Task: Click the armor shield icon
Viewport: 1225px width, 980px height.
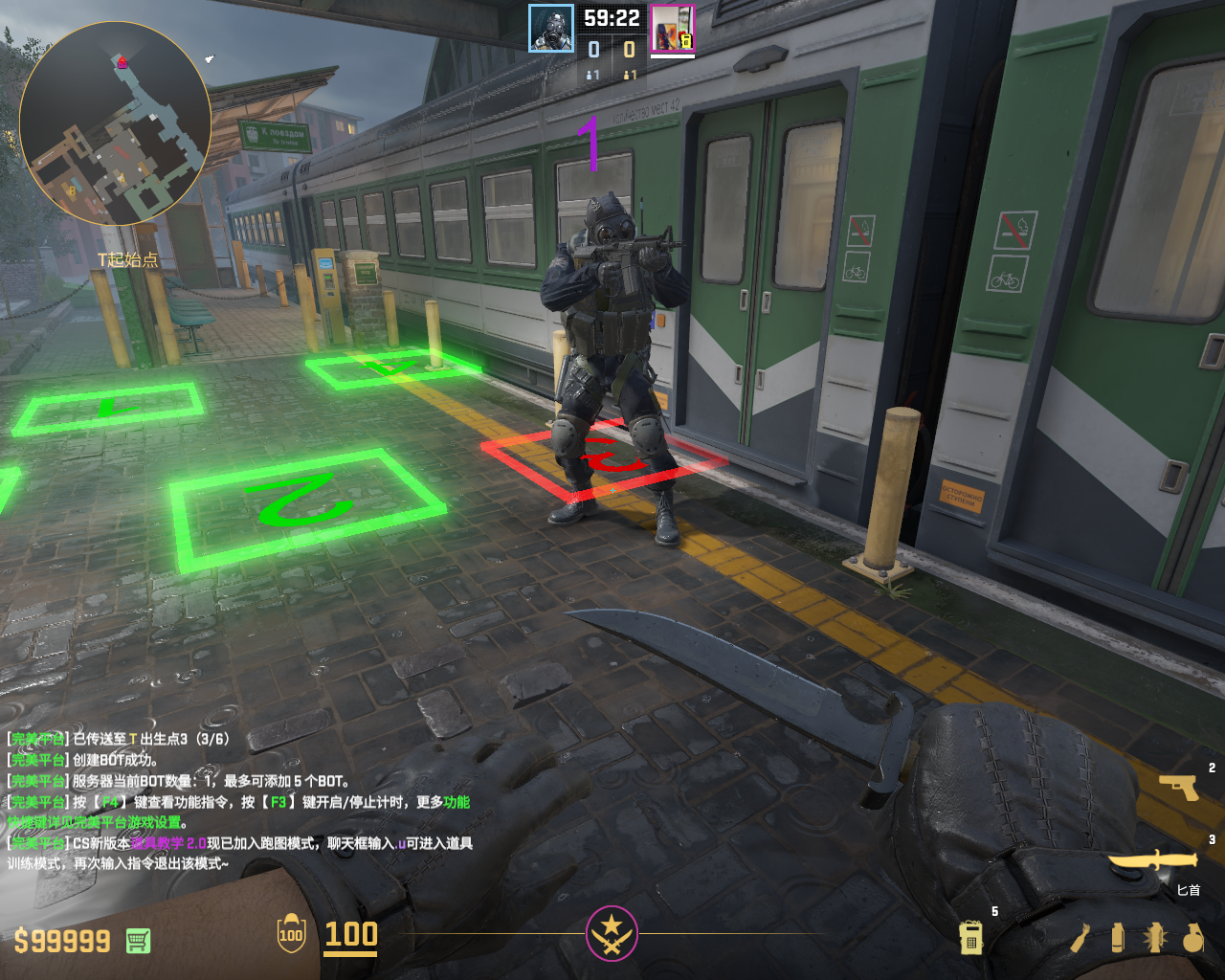Action: [291, 934]
